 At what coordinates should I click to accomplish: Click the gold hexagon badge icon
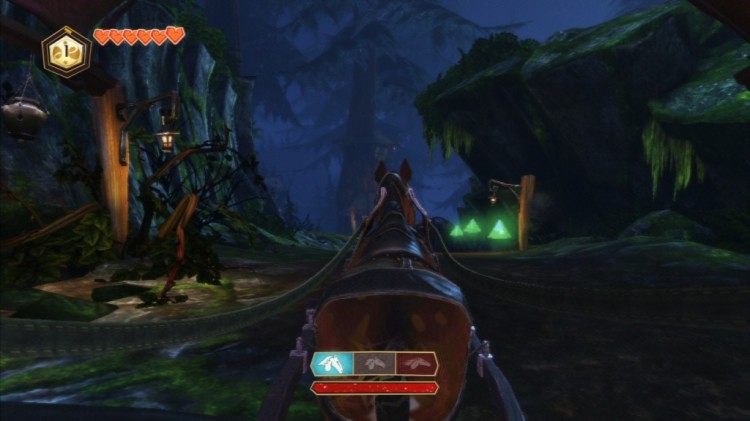coord(66,51)
